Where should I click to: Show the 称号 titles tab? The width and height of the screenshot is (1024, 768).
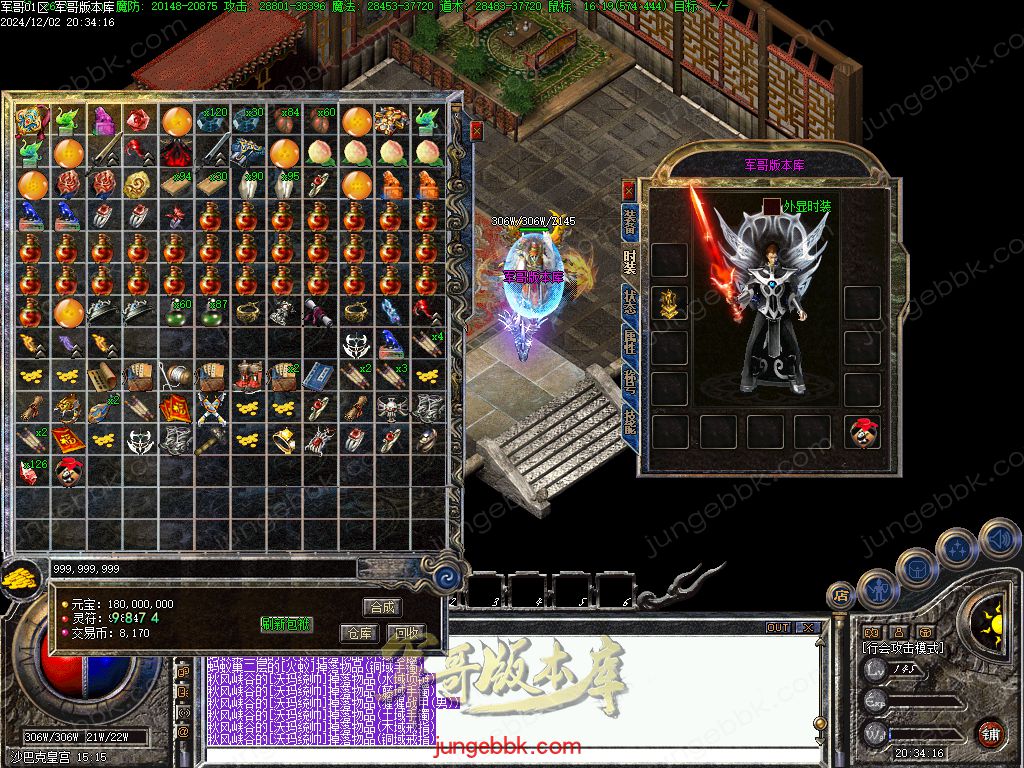(x=630, y=384)
